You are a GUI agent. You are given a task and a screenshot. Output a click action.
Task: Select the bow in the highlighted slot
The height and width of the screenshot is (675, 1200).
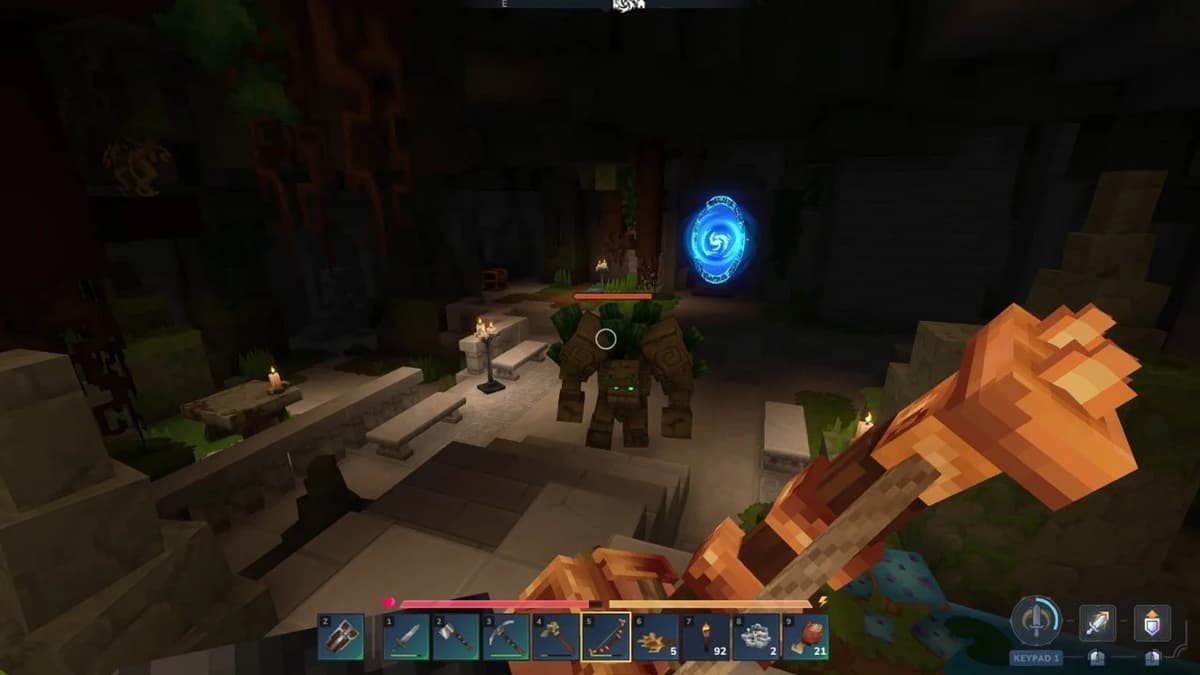[x=606, y=638]
